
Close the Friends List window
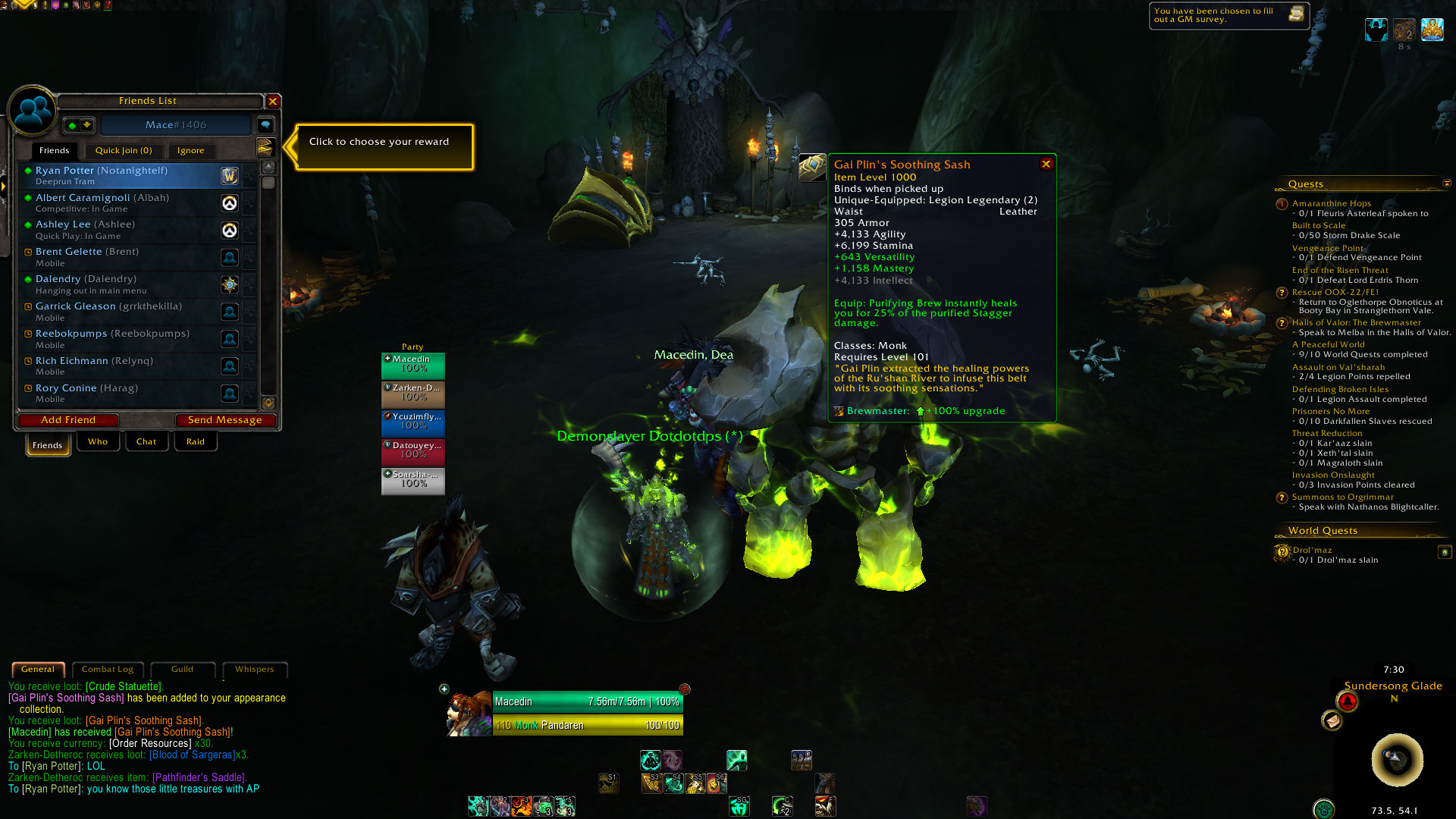(273, 101)
